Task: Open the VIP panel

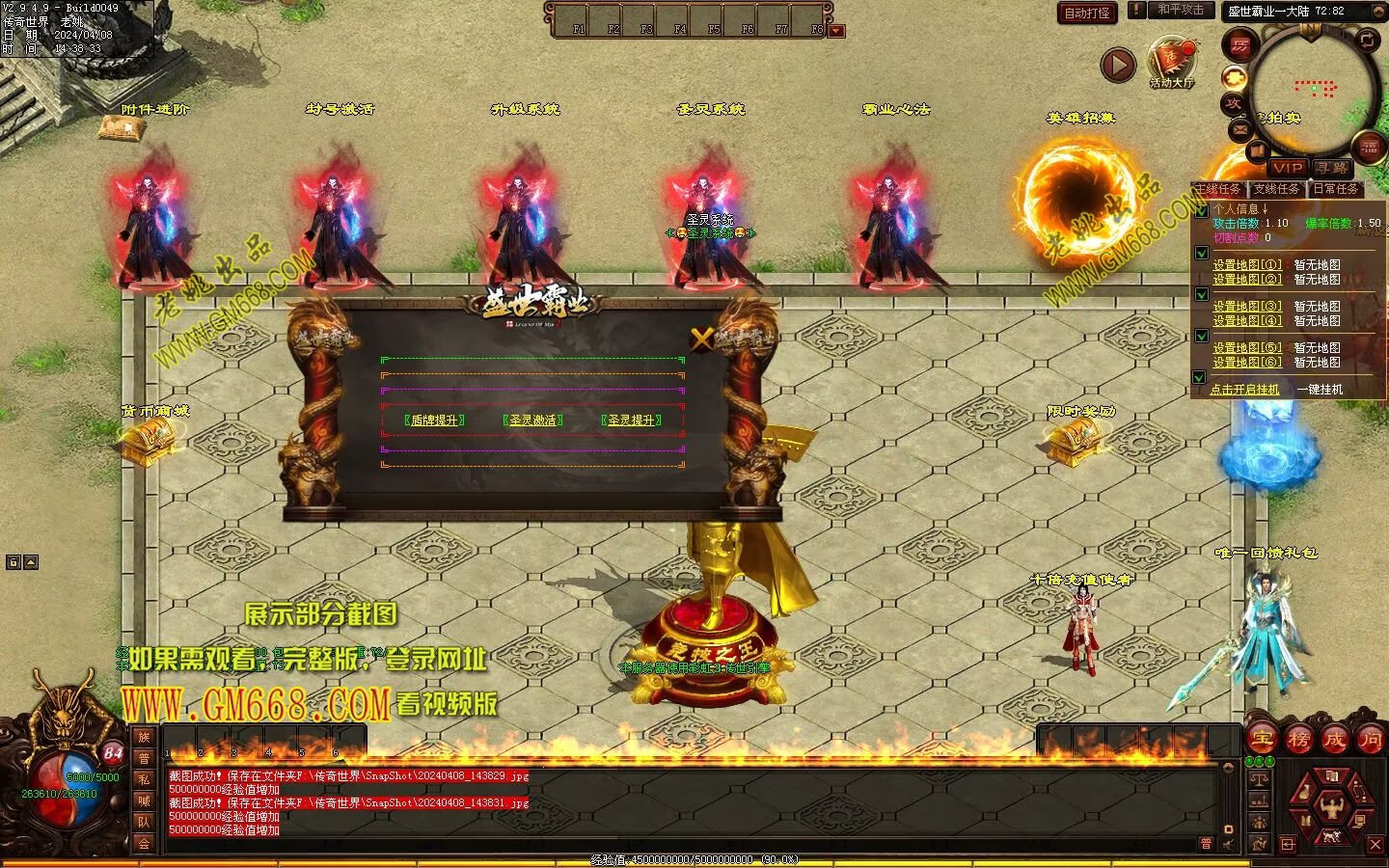Action: click(1287, 168)
